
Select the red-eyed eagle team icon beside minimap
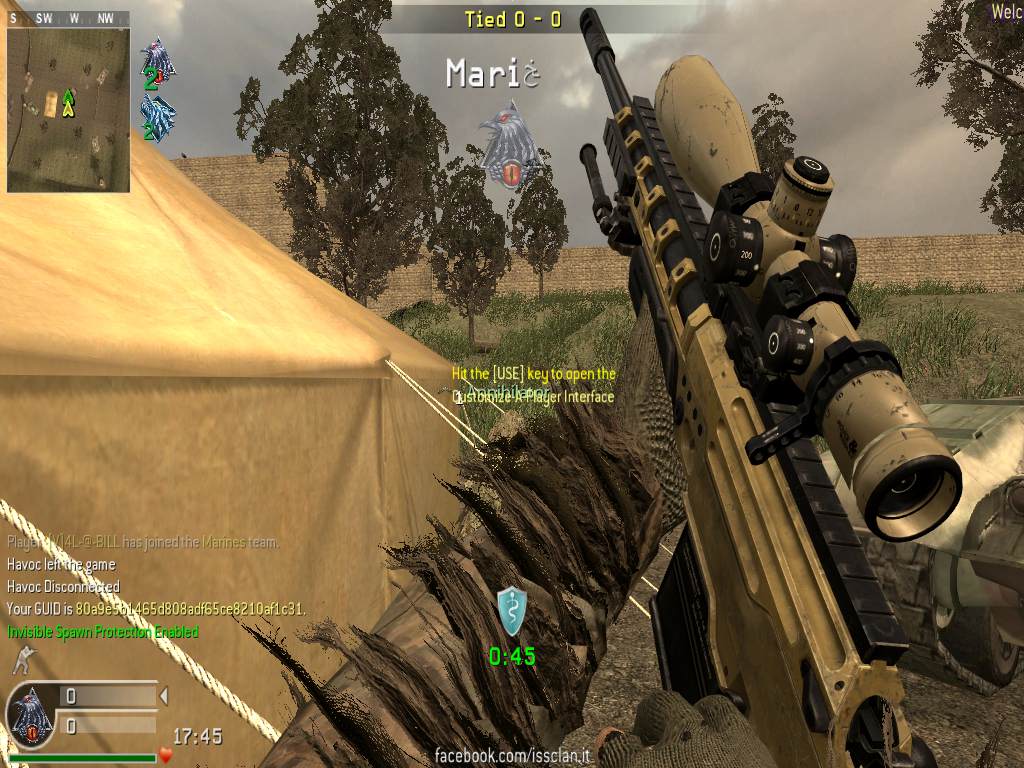[x=158, y=62]
